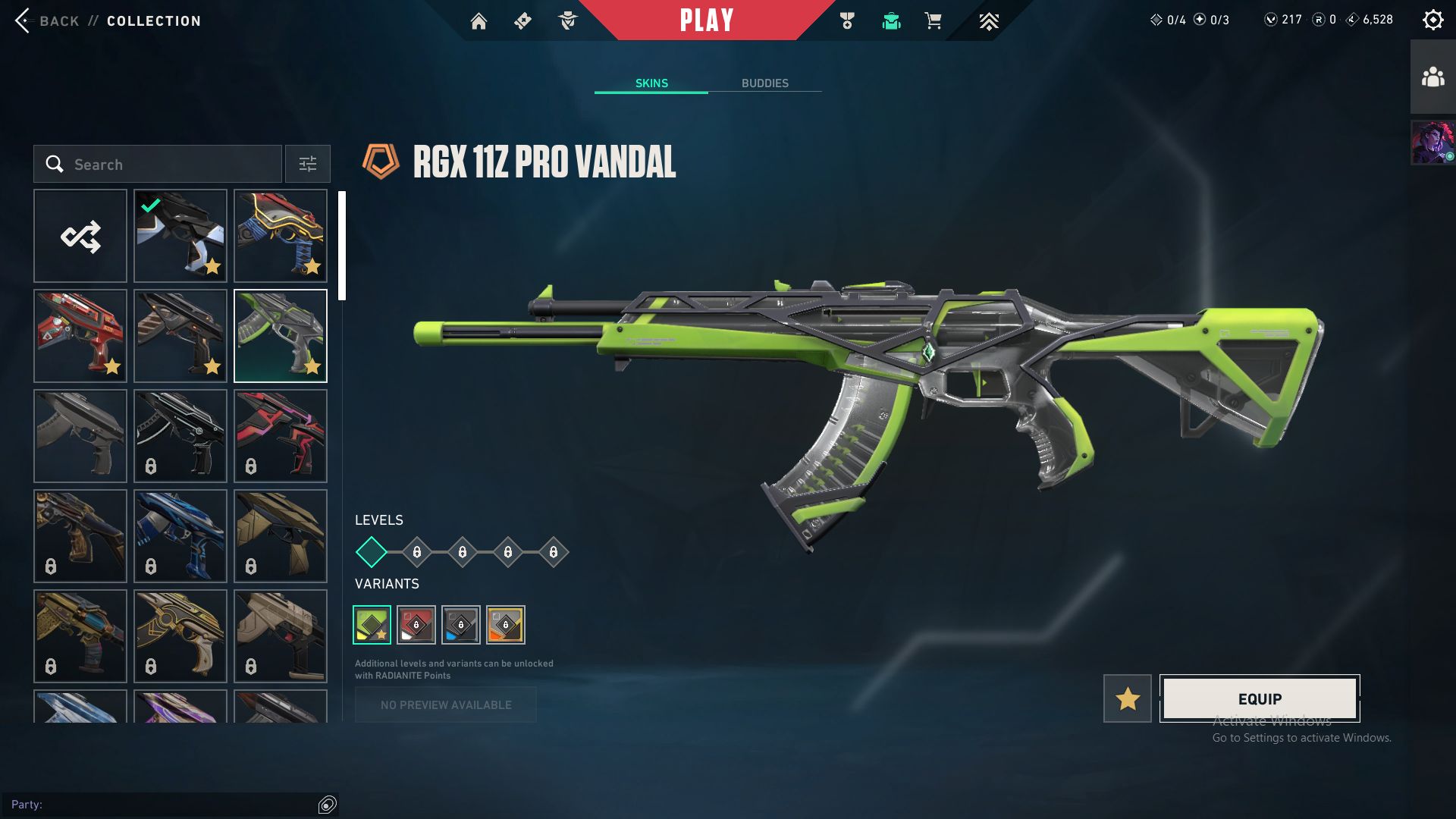Select the equipped Vandal skin with checkmark
The width and height of the screenshot is (1456, 819).
coord(180,237)
